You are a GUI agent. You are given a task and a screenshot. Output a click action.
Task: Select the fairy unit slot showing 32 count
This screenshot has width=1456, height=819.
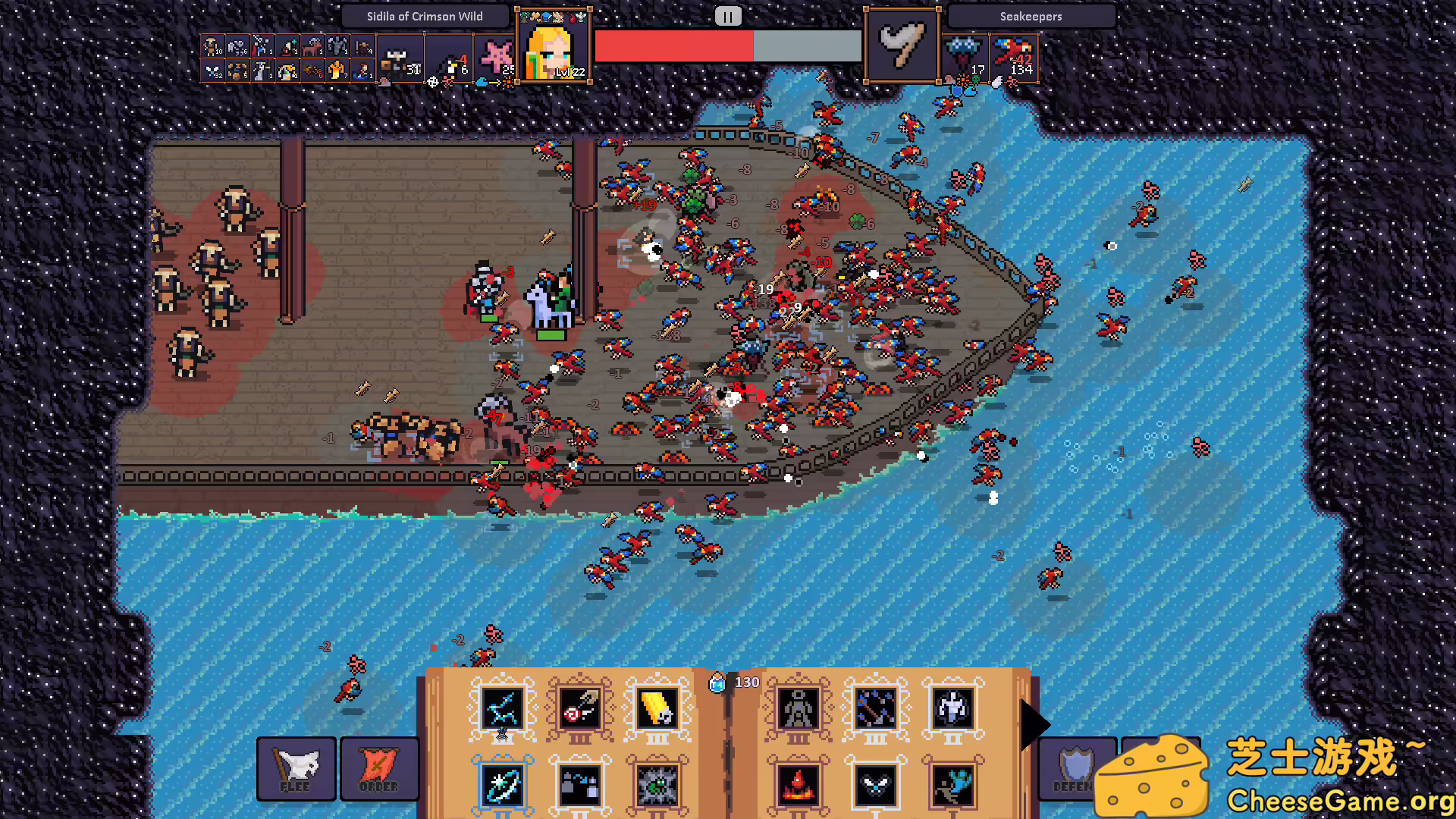215,71
